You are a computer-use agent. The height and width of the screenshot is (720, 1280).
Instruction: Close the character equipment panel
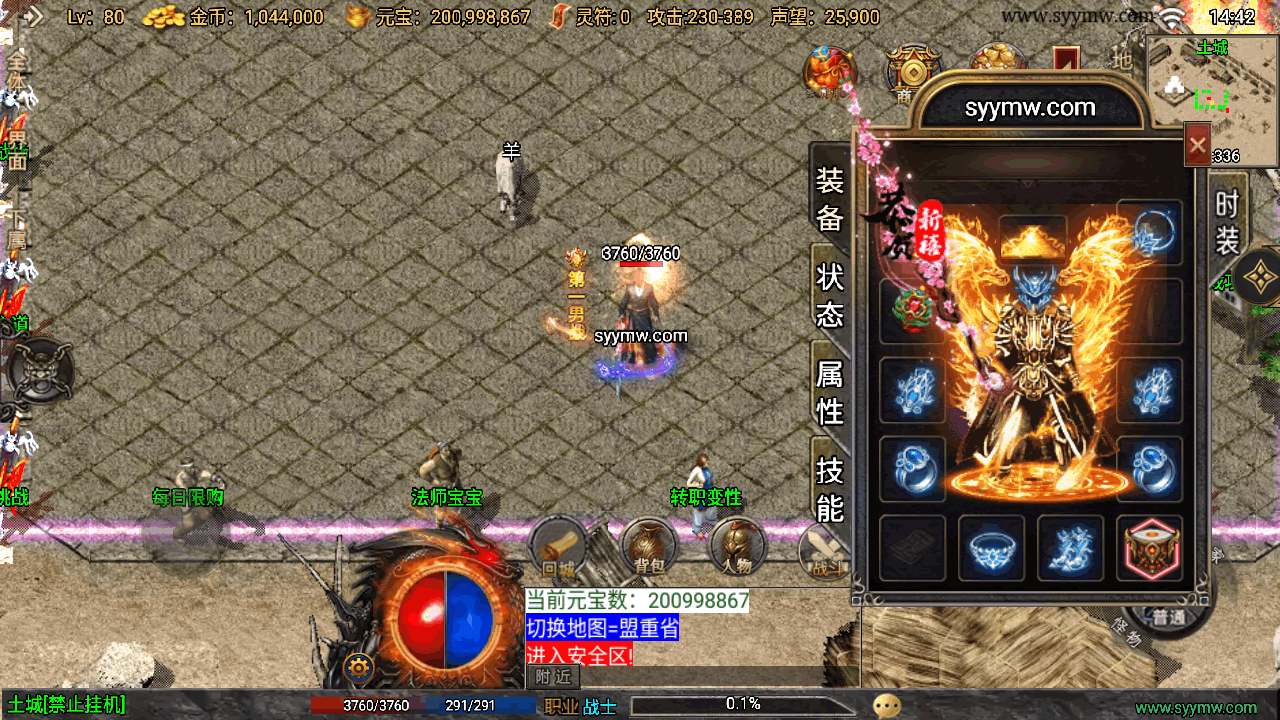point(1197,146)
